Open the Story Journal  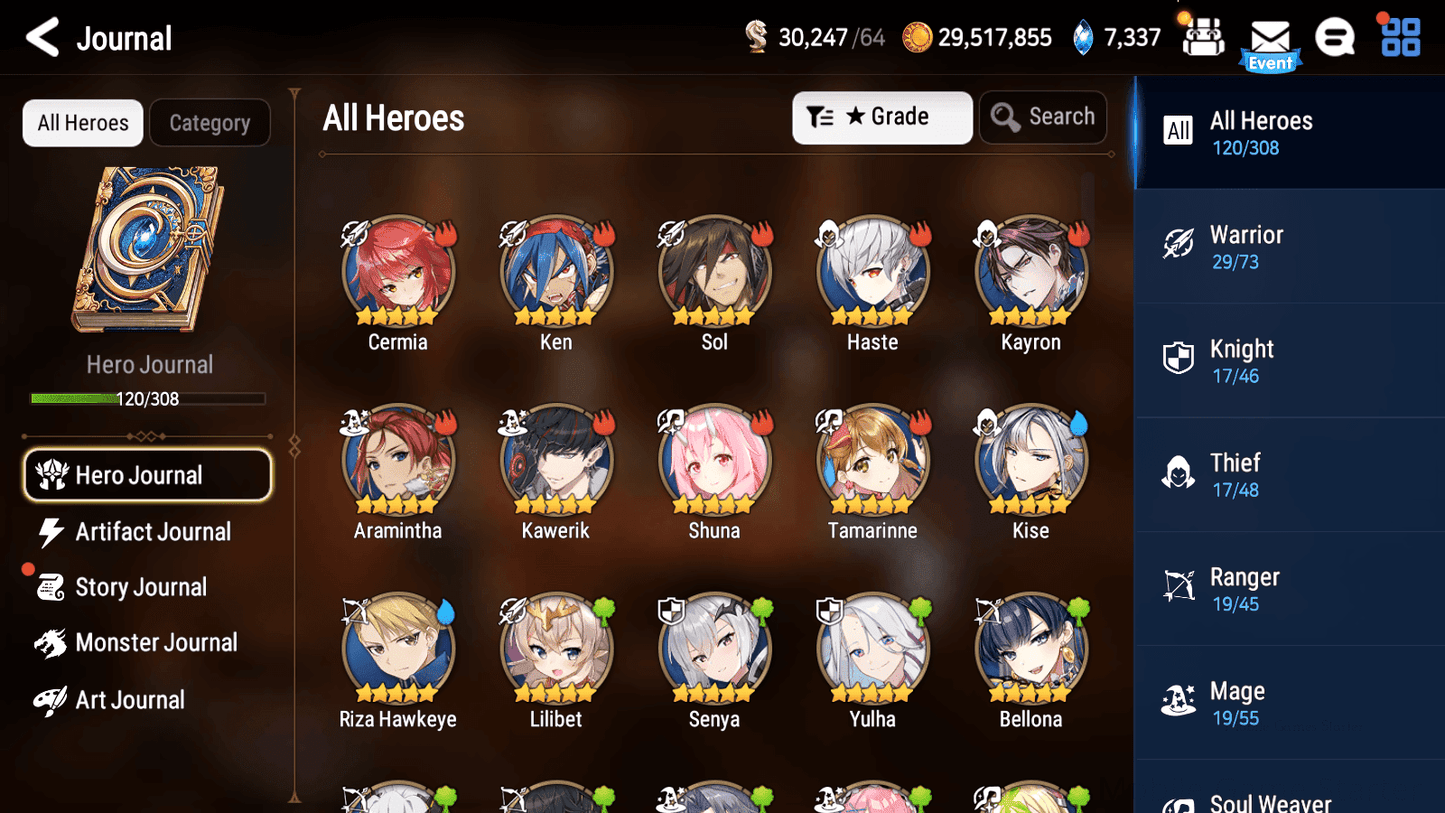(141, 587)
